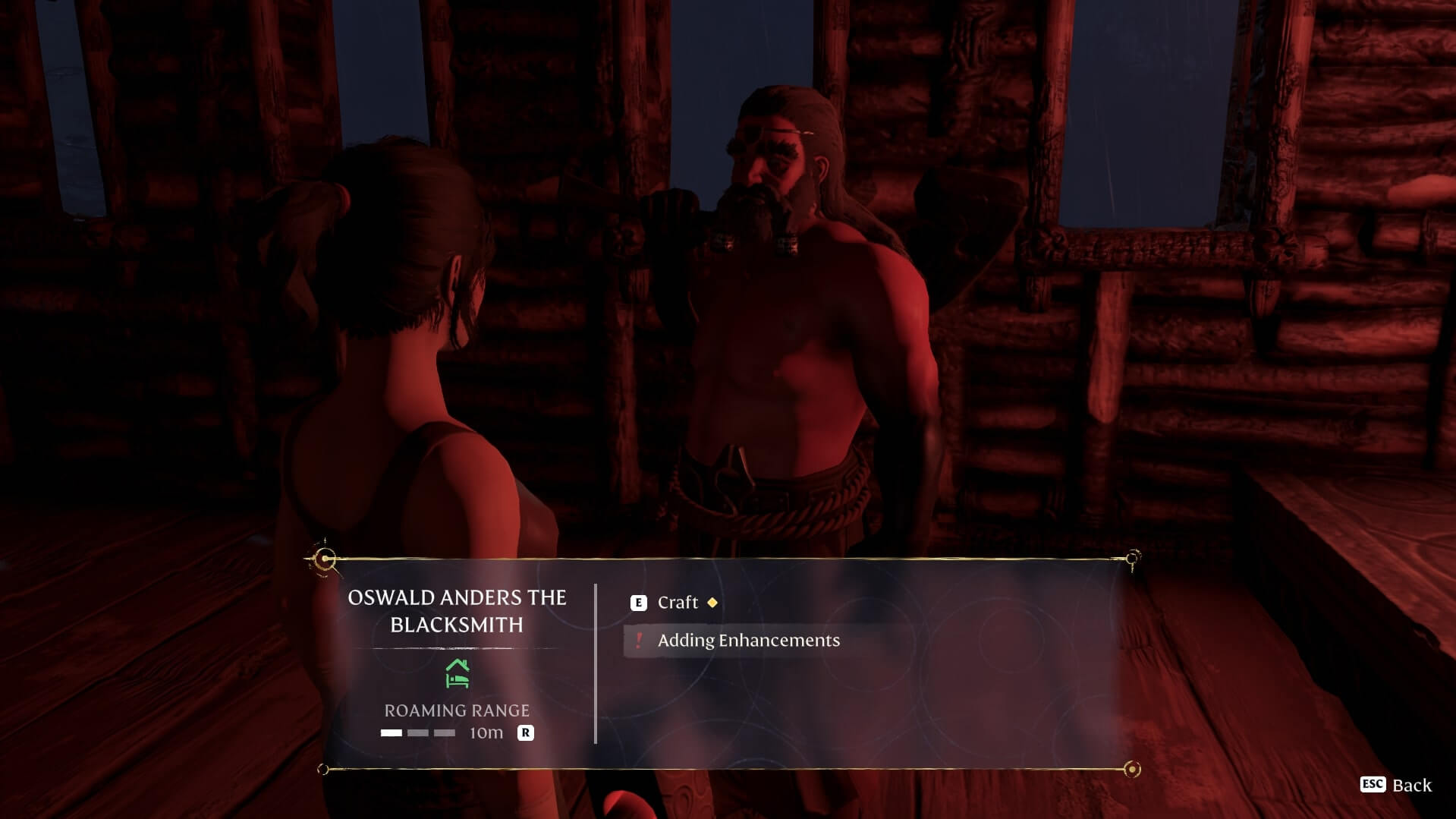Select the Adding Enhancements topic
The width and height of the screenshot is (1456, 819).
point(747,641)
